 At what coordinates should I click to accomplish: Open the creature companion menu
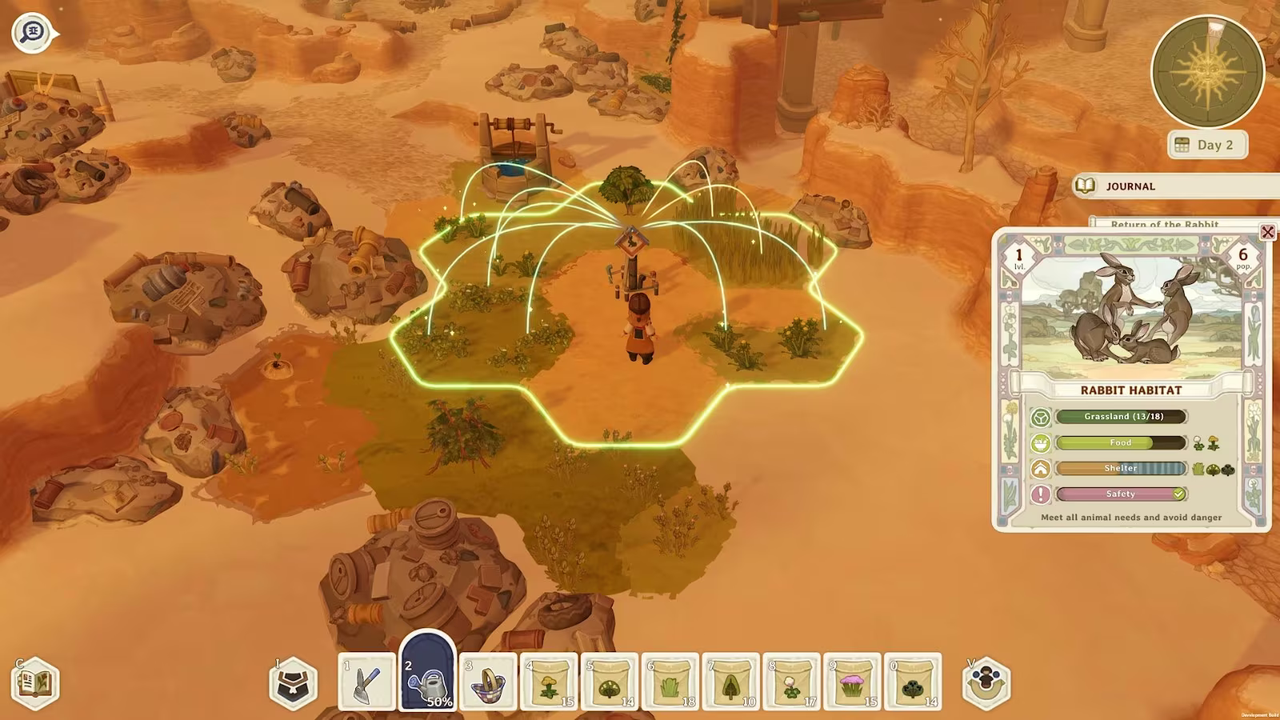[x=985, y=682]
